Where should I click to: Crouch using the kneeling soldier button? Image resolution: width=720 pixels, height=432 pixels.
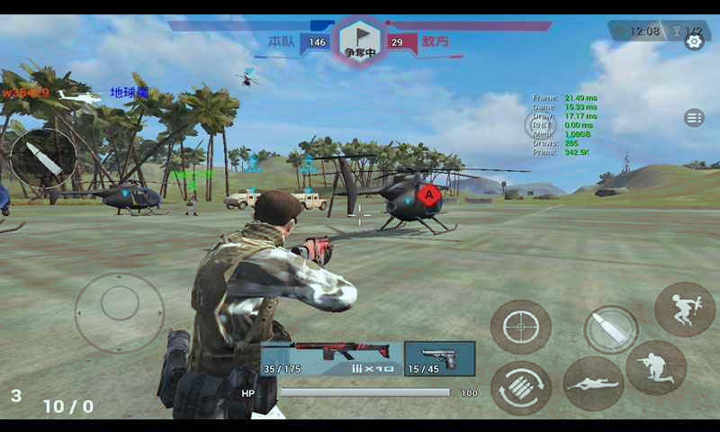click(656, 367)
